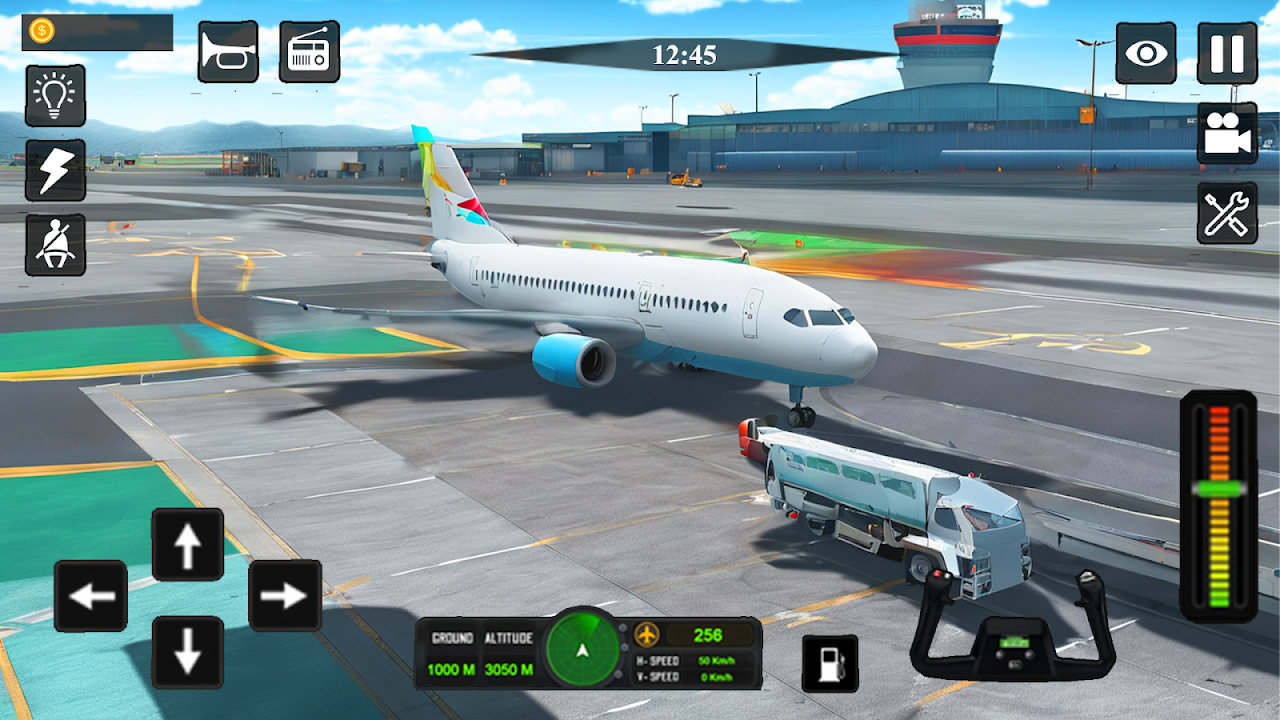Image resolution: width=1280 pixels, height=720 pixels.
Task: Tap the left arrow control
Action: 91,596
